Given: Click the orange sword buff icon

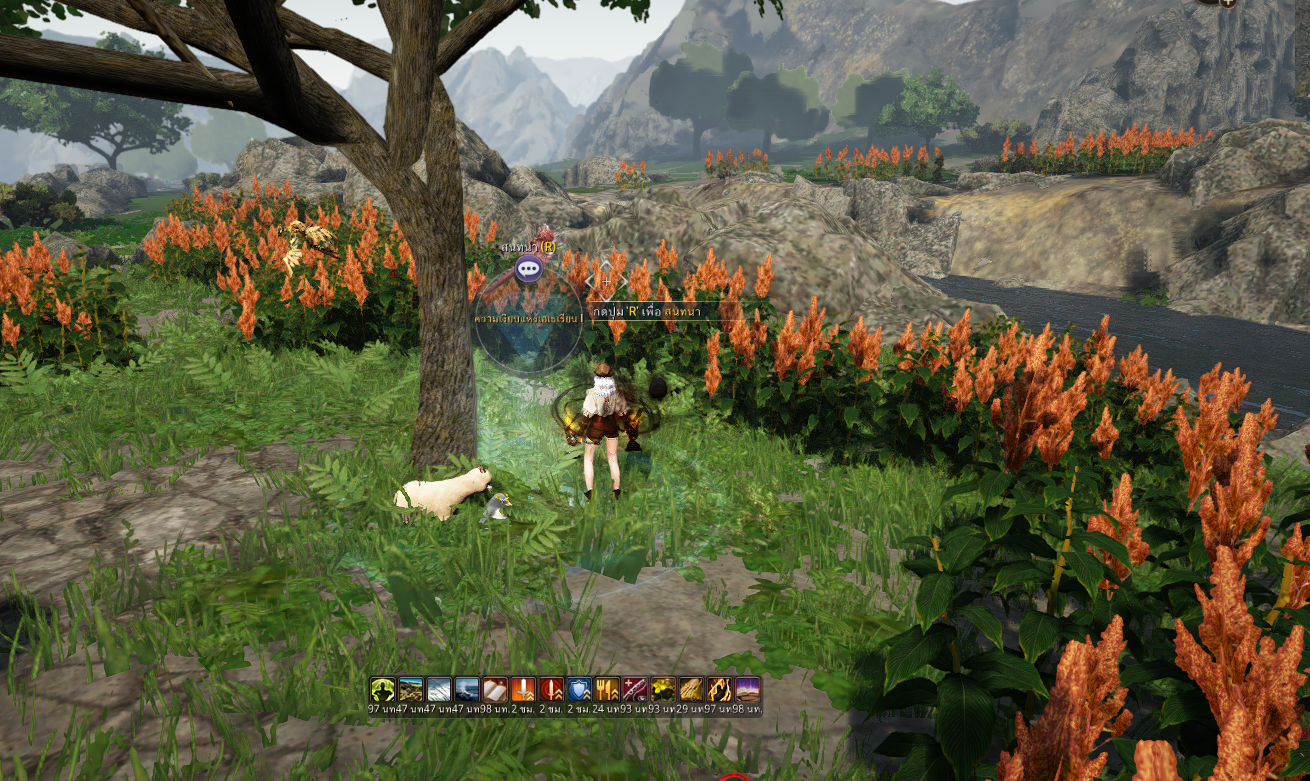Looking at the screenshot, I should 523,689.
